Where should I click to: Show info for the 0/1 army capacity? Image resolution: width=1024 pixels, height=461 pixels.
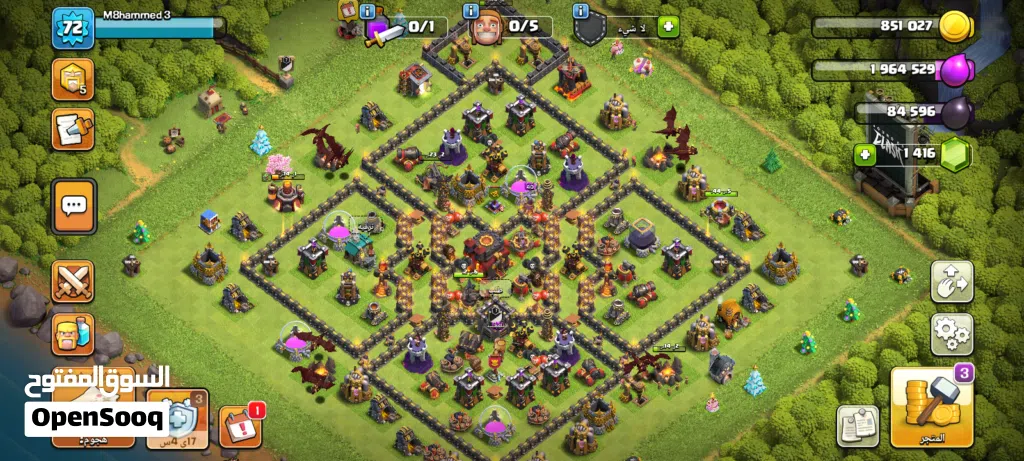(x=368, y=11)
